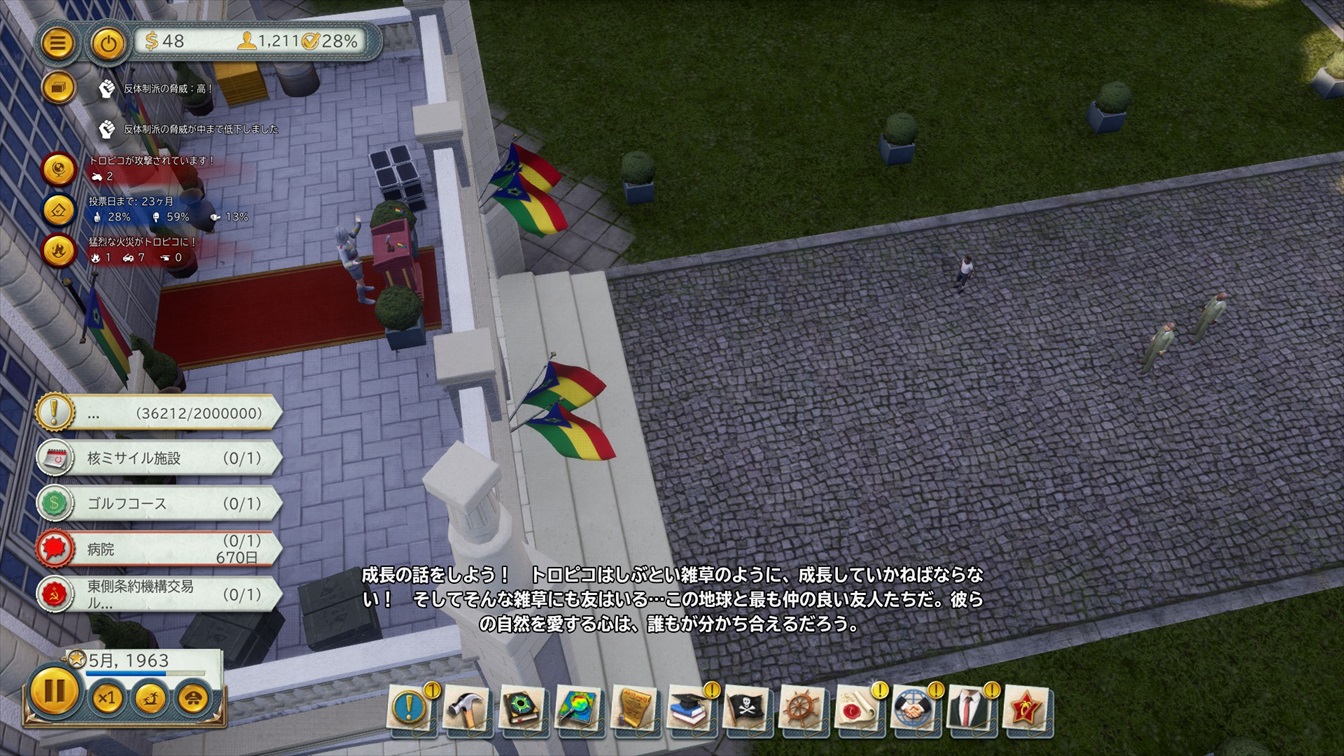Viewport: 1344px width, 756px height.
Task: Click the gold power button
Action: click(108, 43)
